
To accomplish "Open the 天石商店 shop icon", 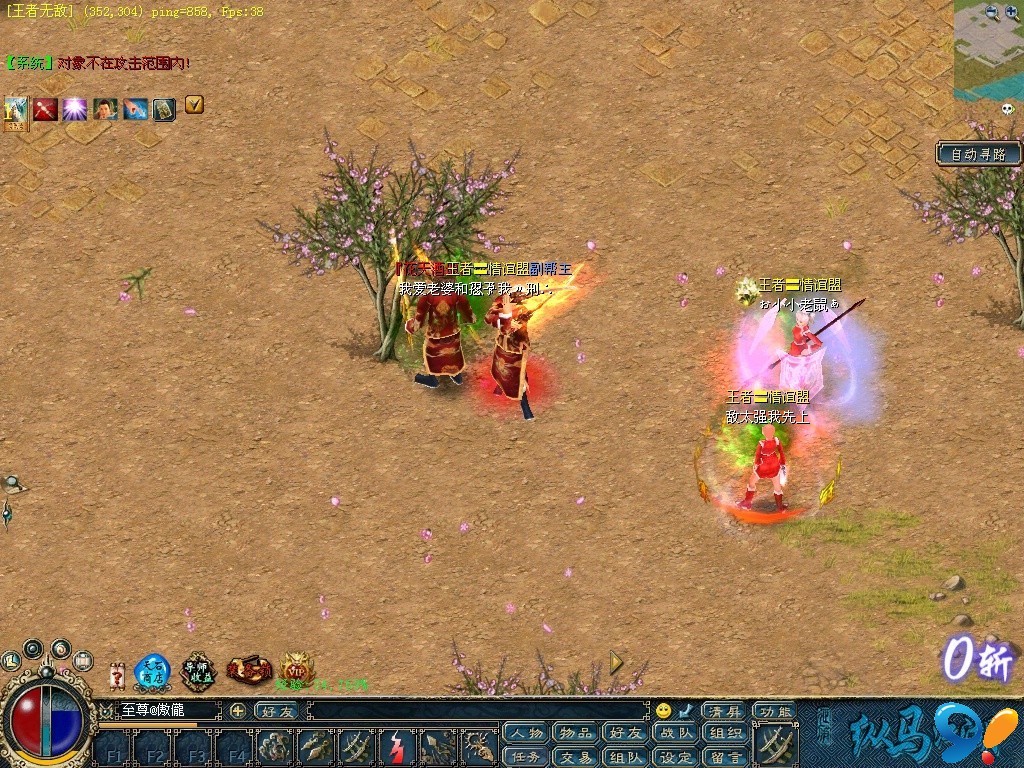I will [x=152, y=670].
